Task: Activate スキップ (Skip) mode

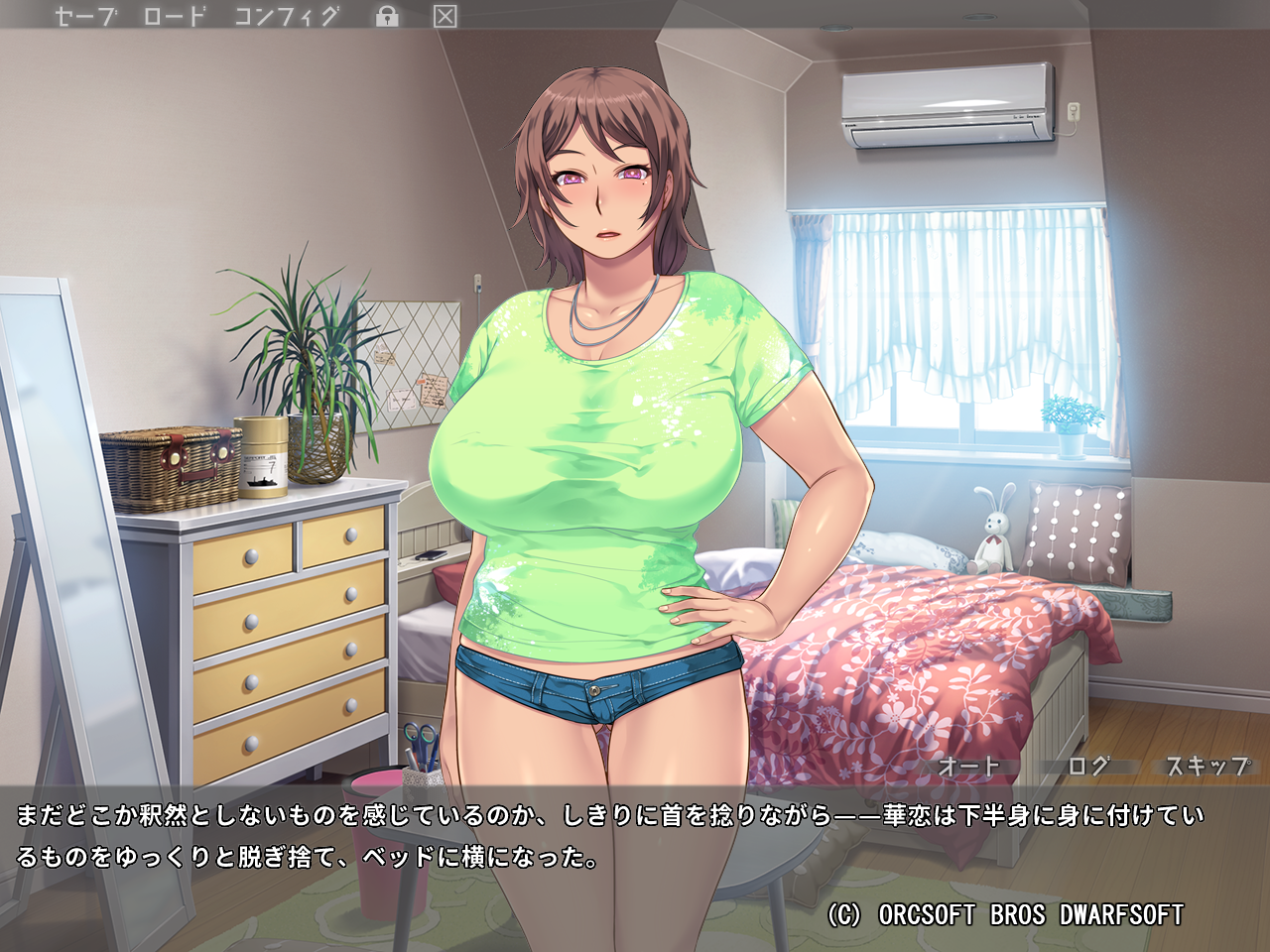Action: (x=1207, y=767)
